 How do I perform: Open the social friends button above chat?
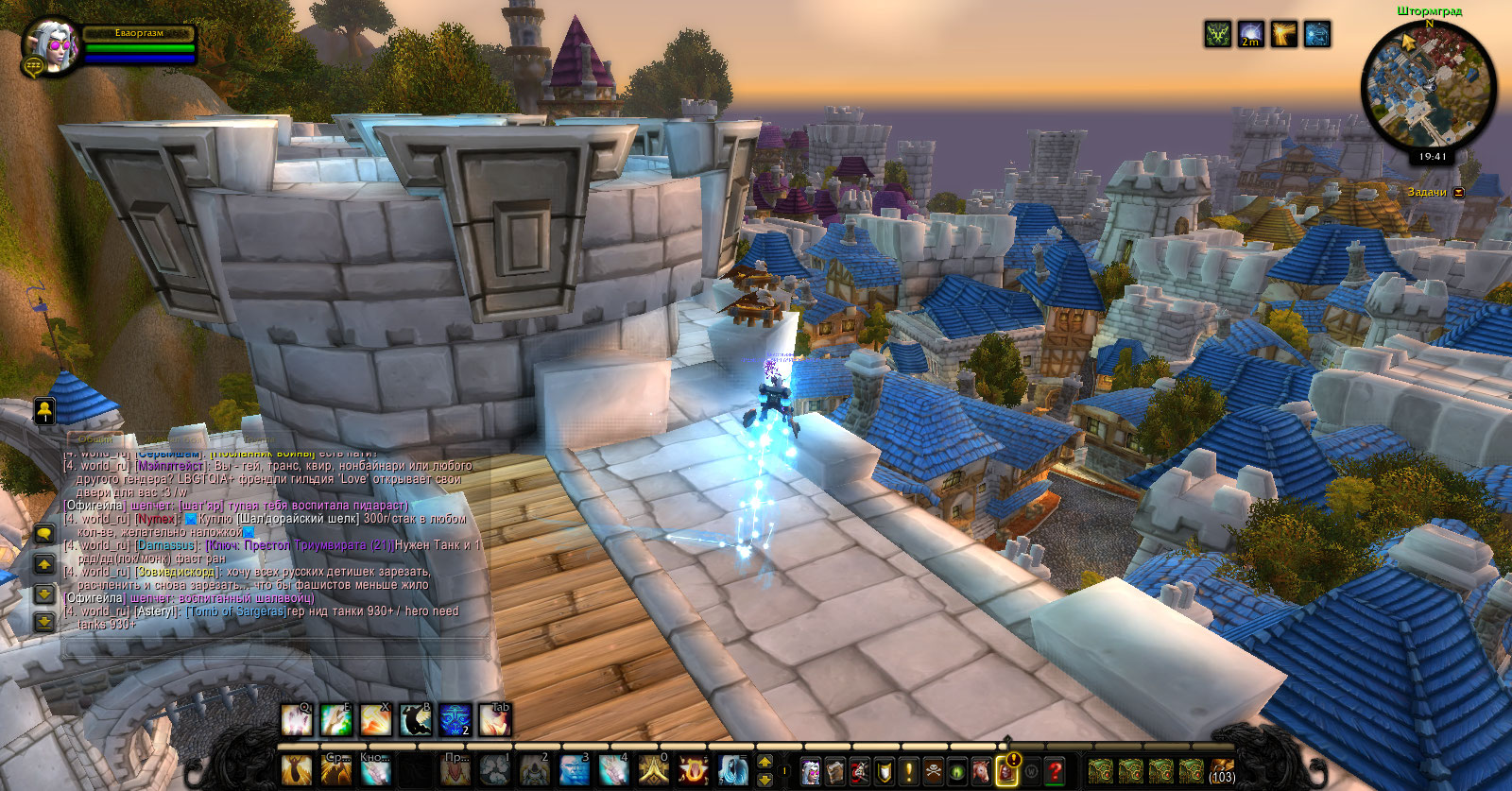pyautogui.click(x=43, y=410)
